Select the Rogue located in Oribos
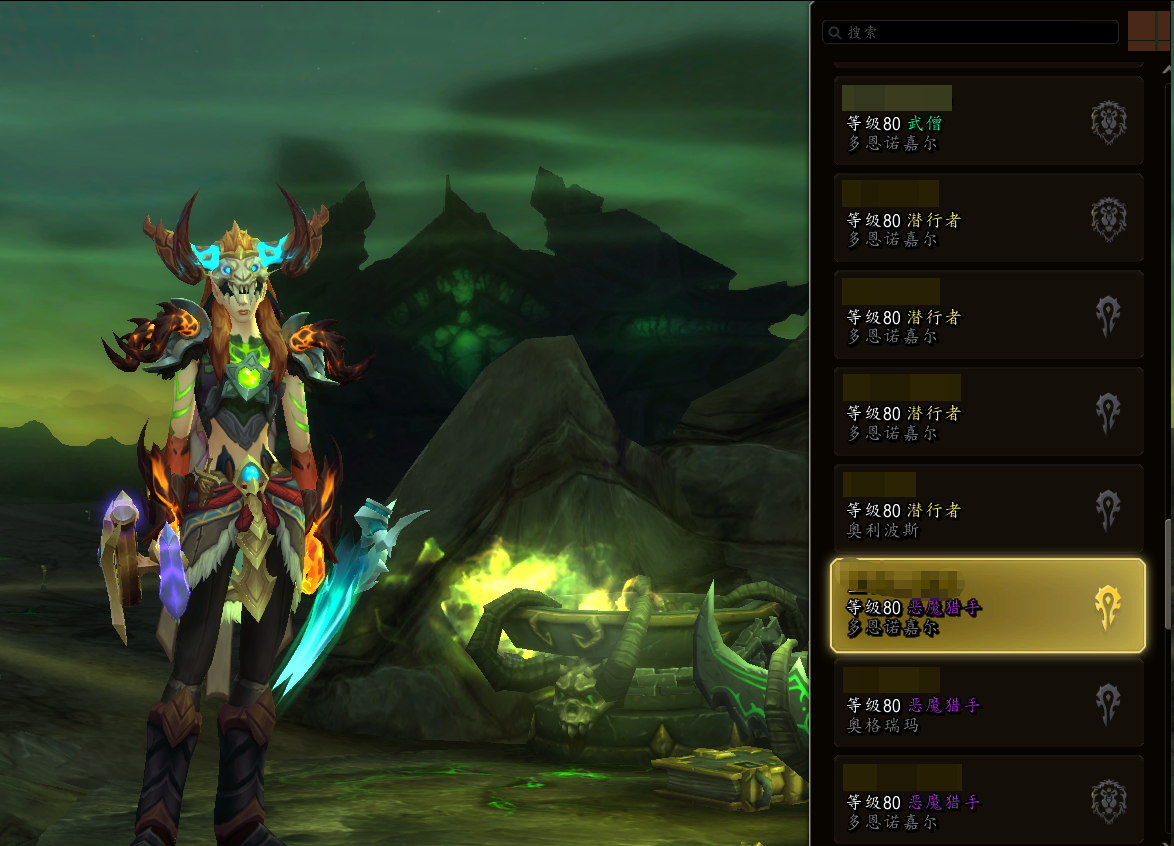 coord(988,509)
